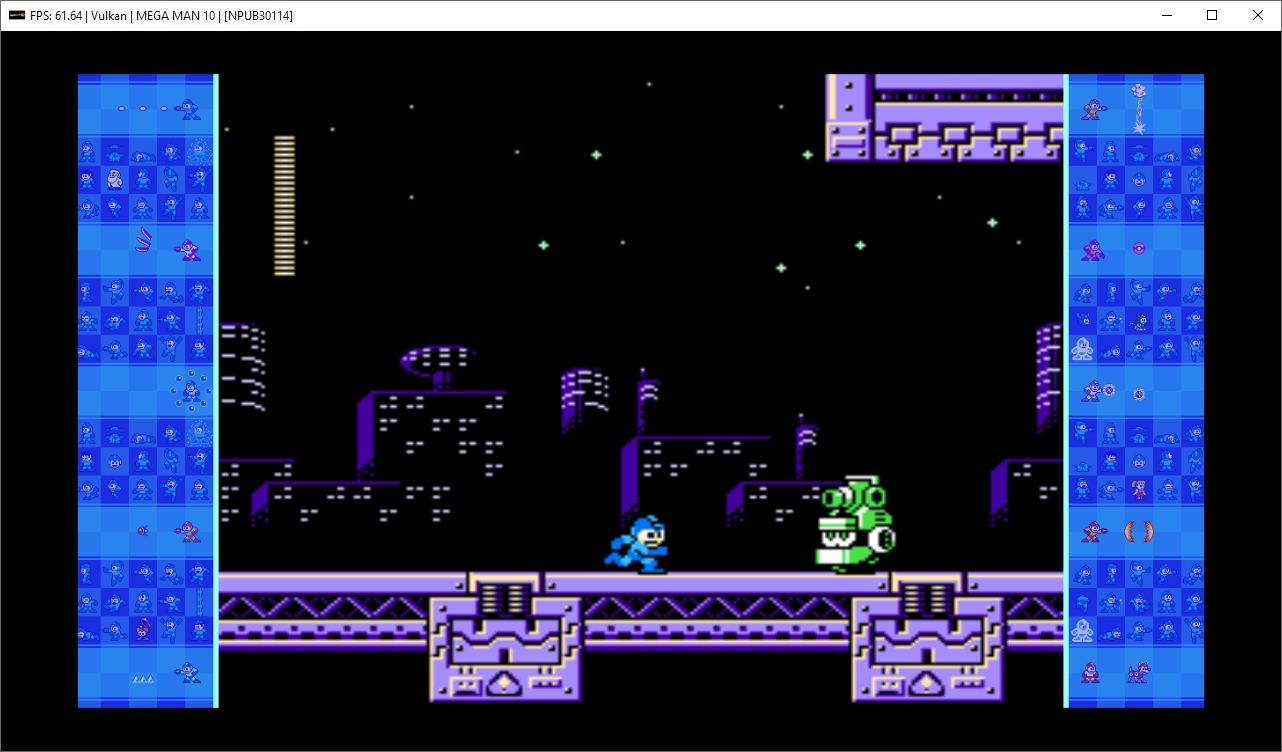Screen dimensions: 1282x752
Task: Maximize the MEGA MAN 10 window
Action: [x=1211, y=15]
